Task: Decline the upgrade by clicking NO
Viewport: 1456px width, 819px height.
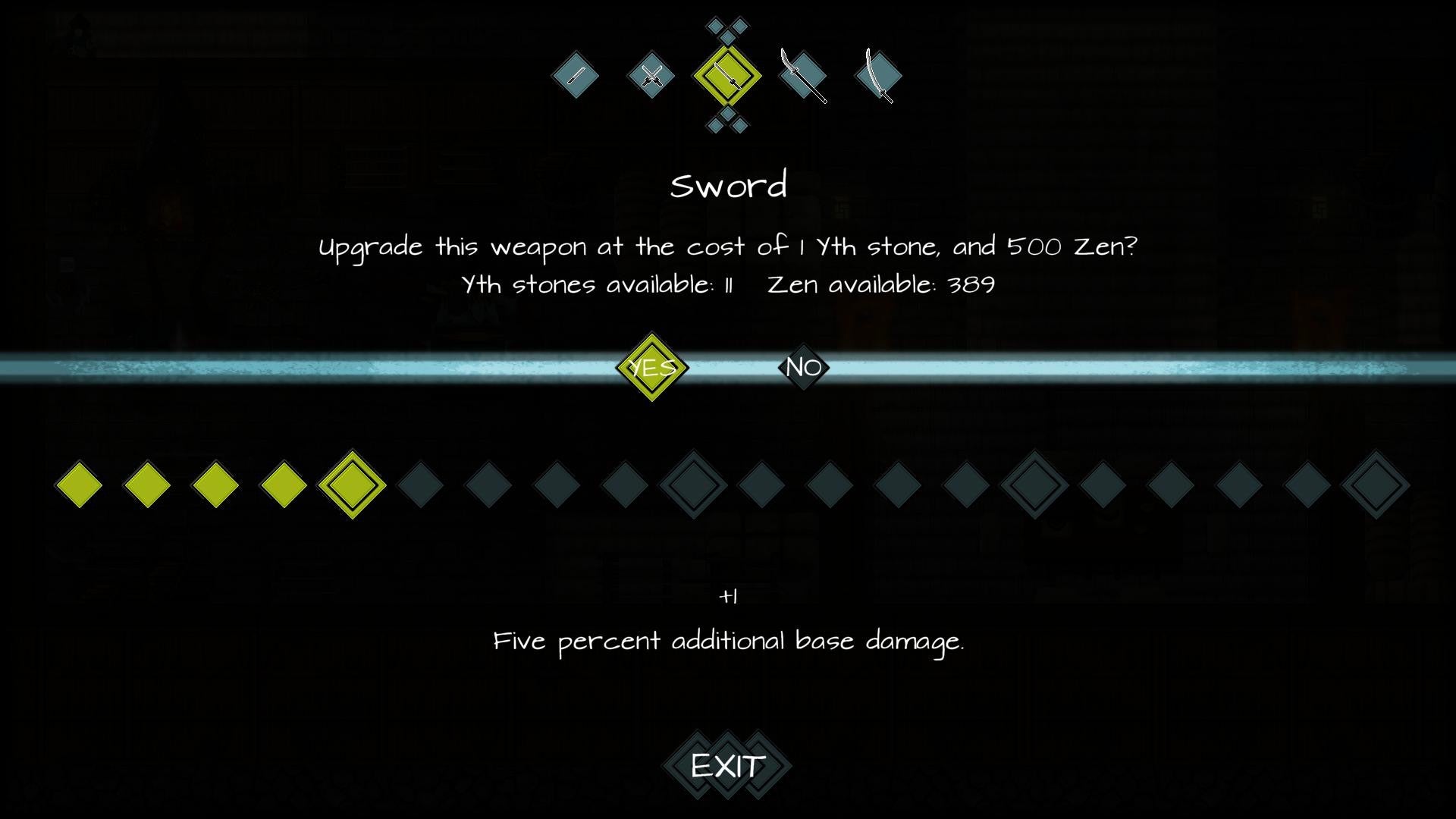Action: tap(802, 369)
